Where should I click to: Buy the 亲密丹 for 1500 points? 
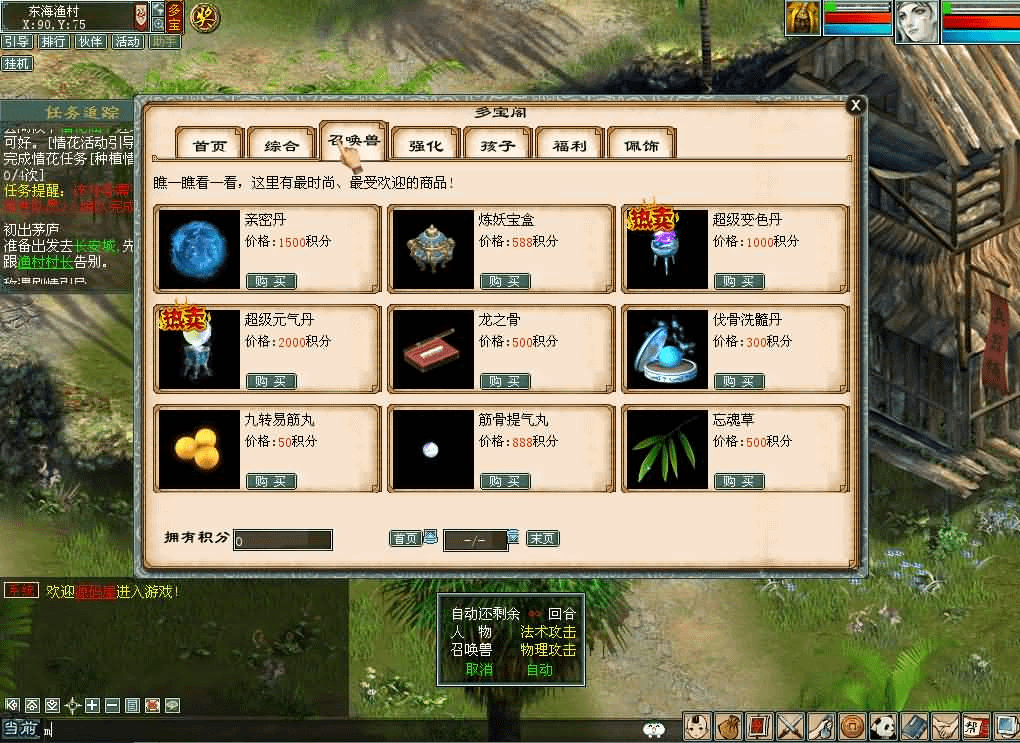click(x=271, y=281)
